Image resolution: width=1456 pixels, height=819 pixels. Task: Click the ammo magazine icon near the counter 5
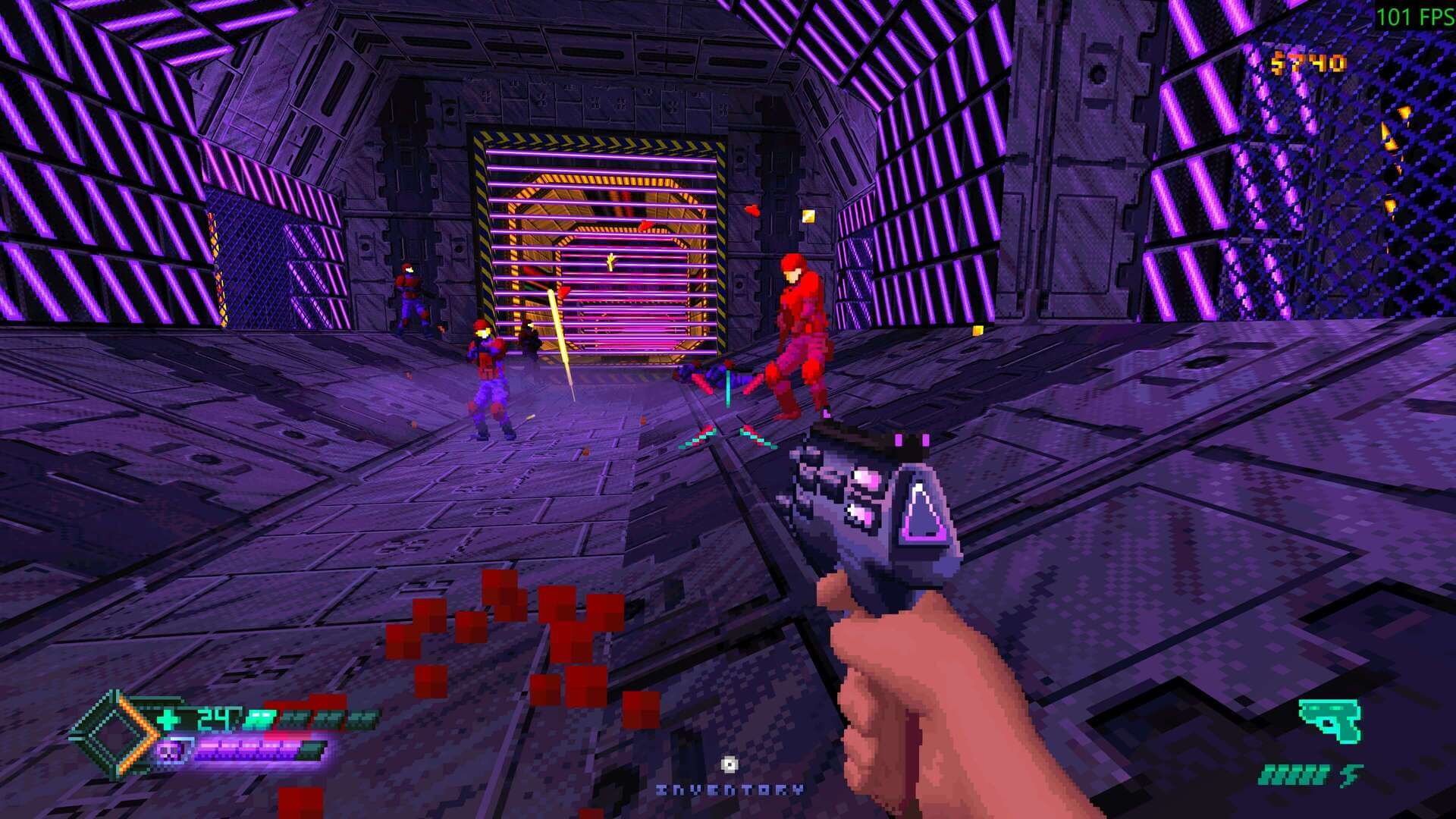point(1291,776)
